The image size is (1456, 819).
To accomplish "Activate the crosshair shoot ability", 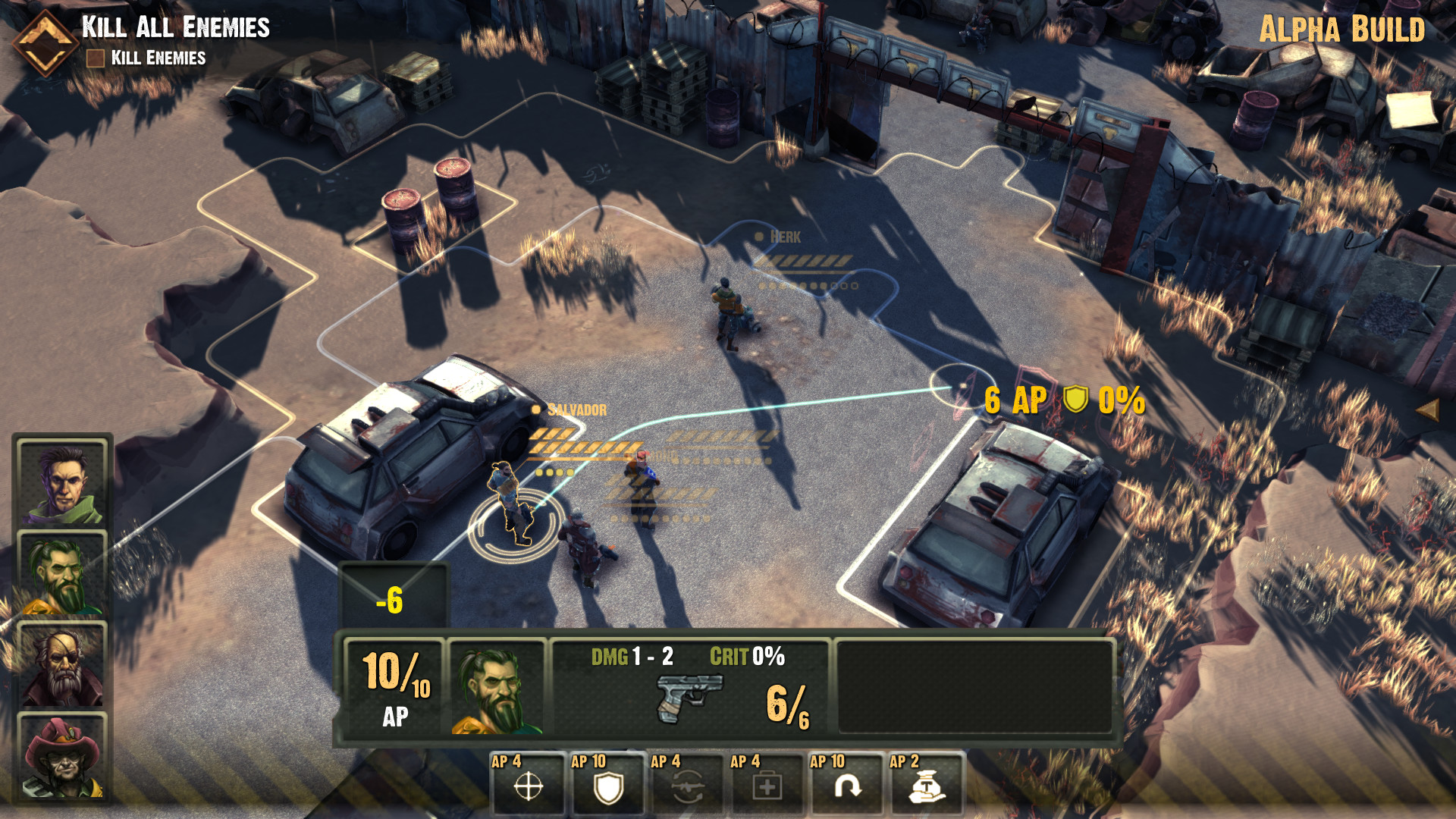I will pos(528,786).
